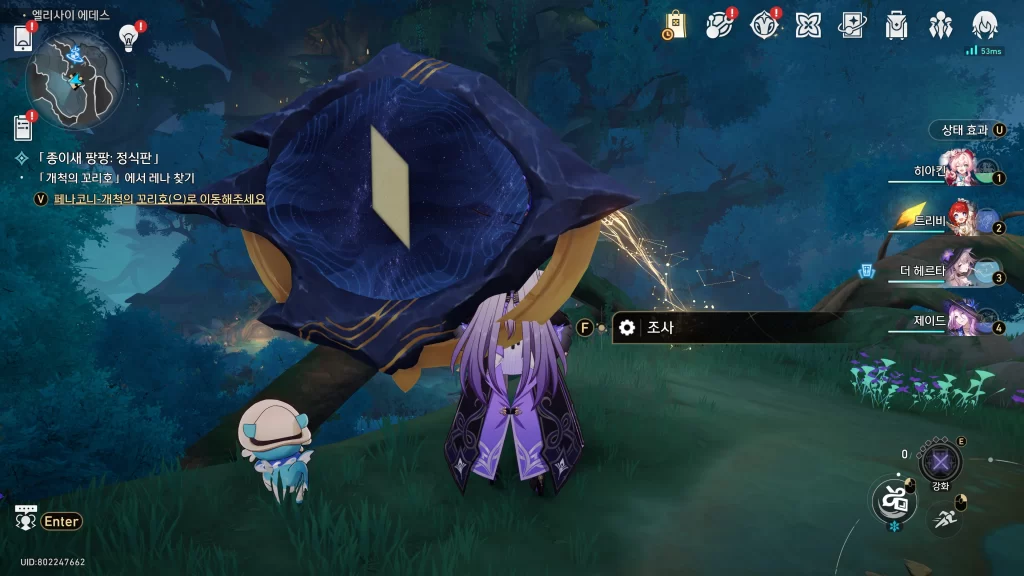
Task: Show 상태 효과 status effects
Action: coord(967,130)
